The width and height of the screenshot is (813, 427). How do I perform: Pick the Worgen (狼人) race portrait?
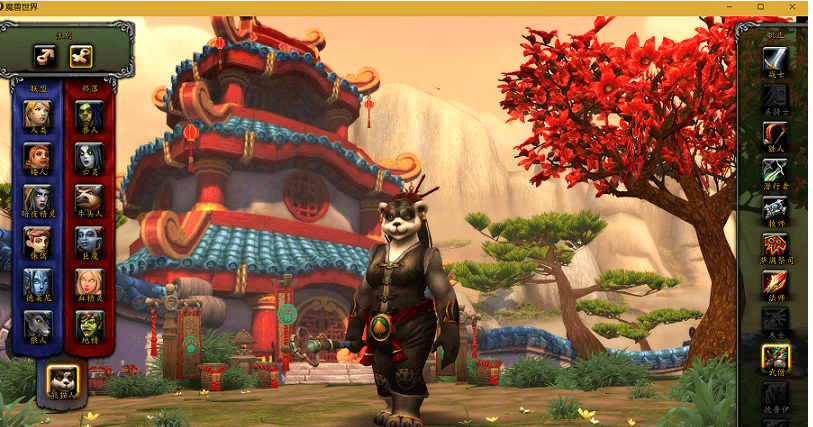coord(38,324)
